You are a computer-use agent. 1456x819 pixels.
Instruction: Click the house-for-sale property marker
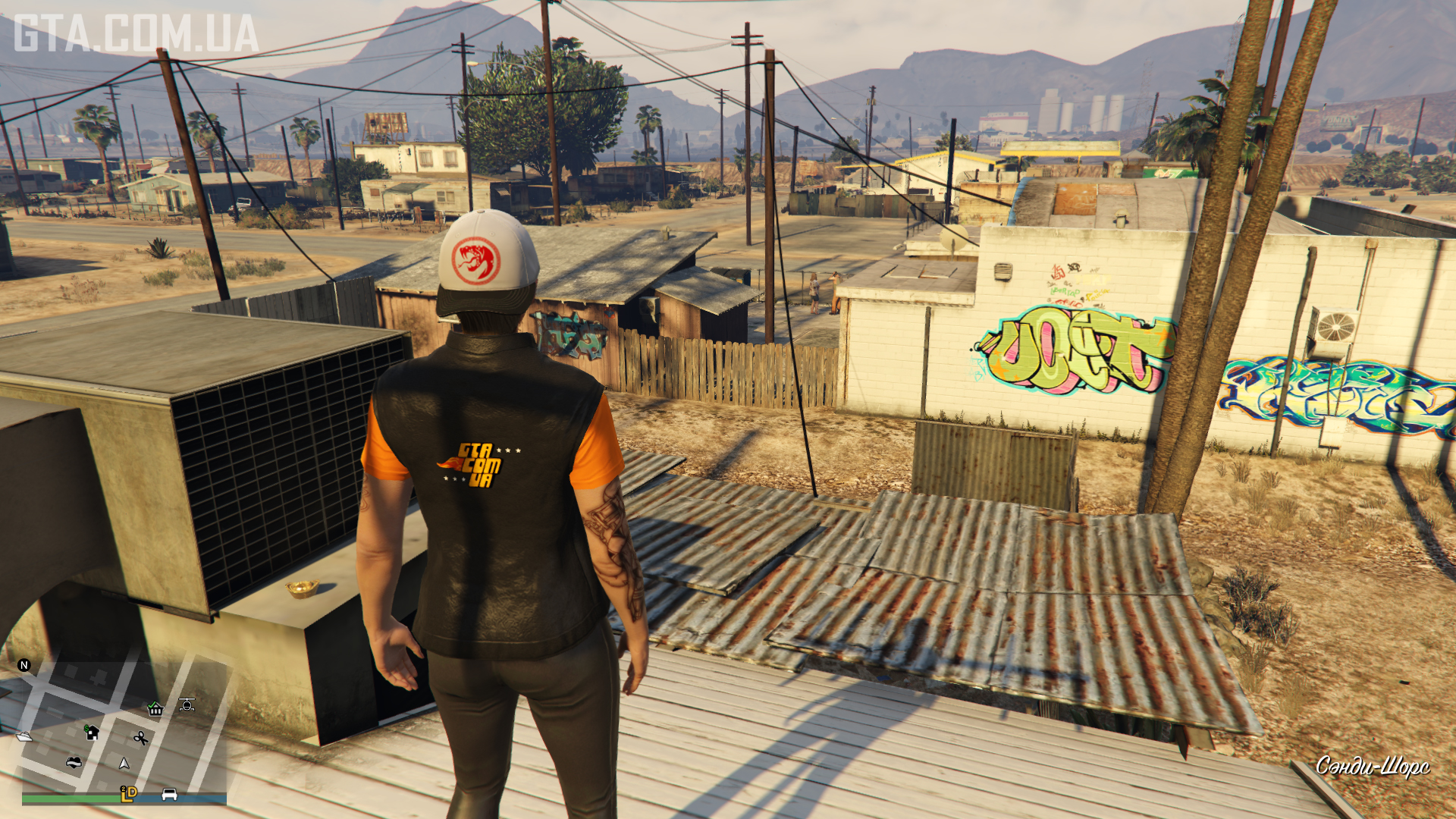point(92,732)
